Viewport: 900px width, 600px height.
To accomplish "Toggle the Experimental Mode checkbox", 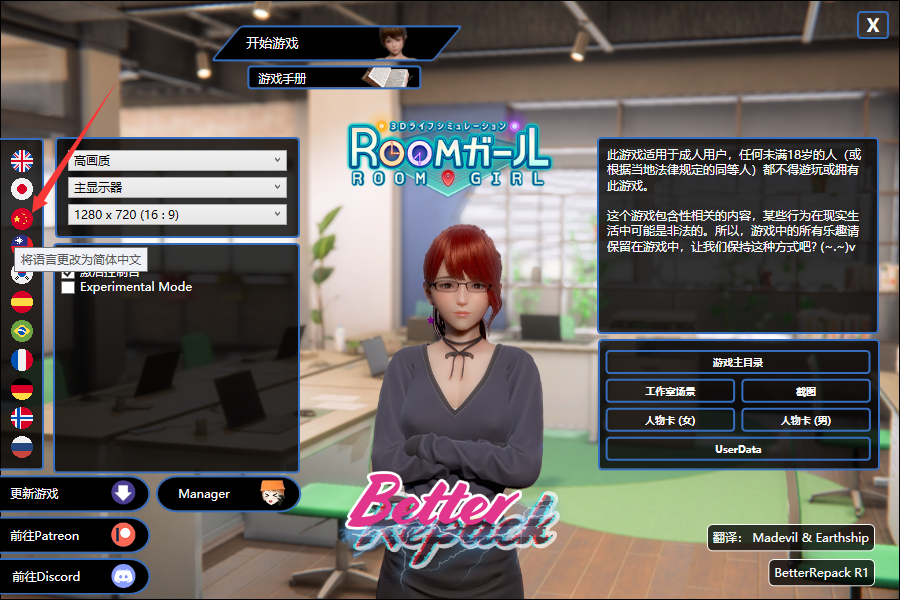I will tap(69, 287).
